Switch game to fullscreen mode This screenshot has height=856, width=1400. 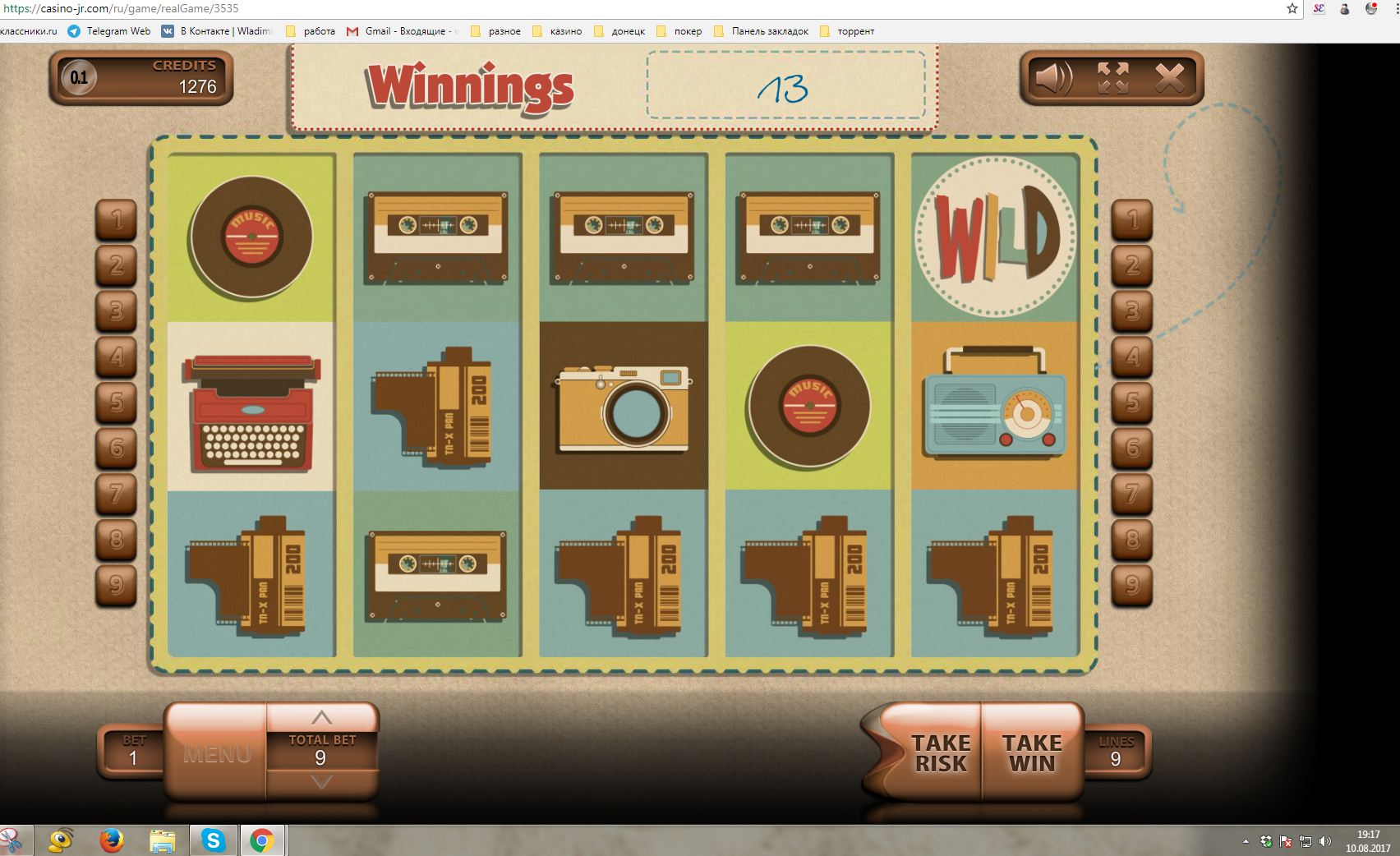tap(1112, 79)
